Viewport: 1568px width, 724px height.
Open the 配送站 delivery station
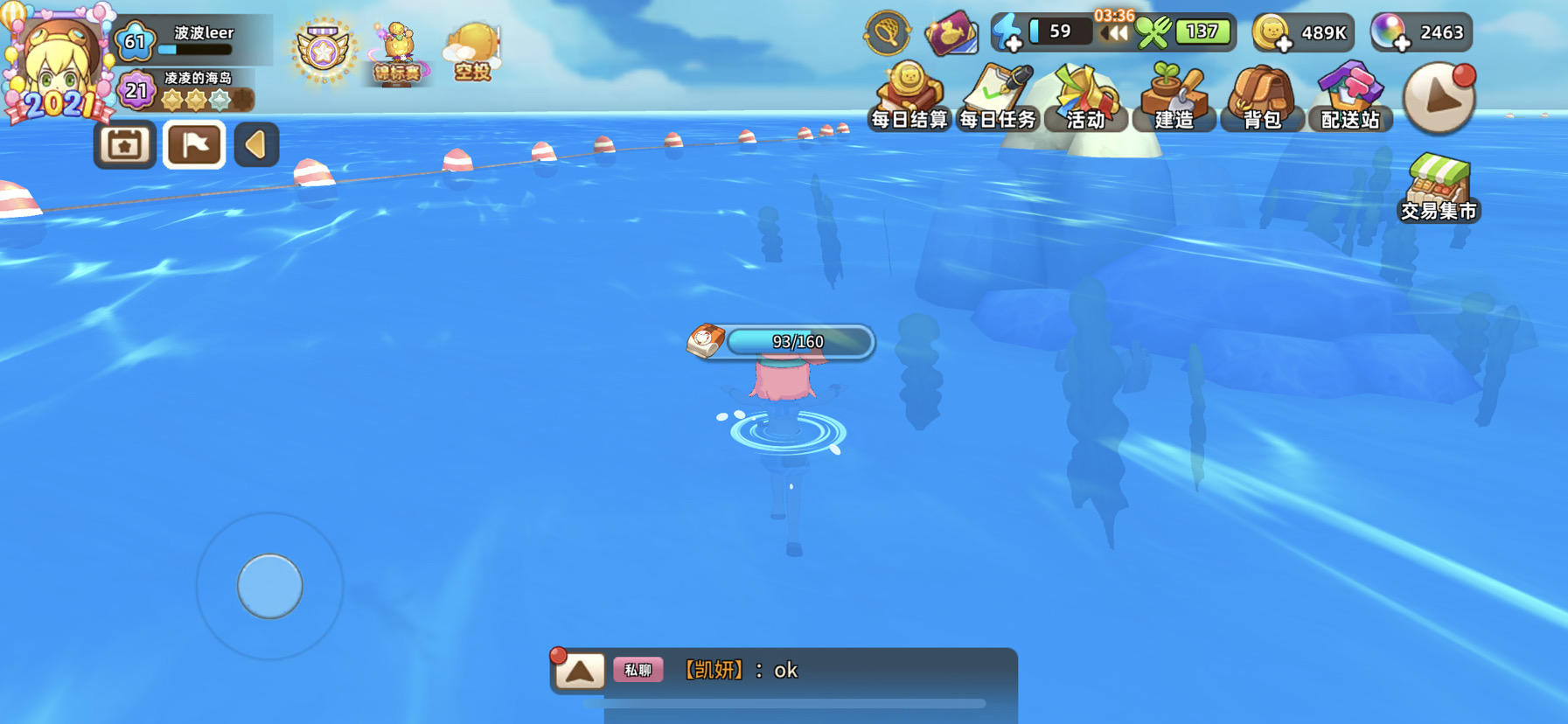(1350, 94)
